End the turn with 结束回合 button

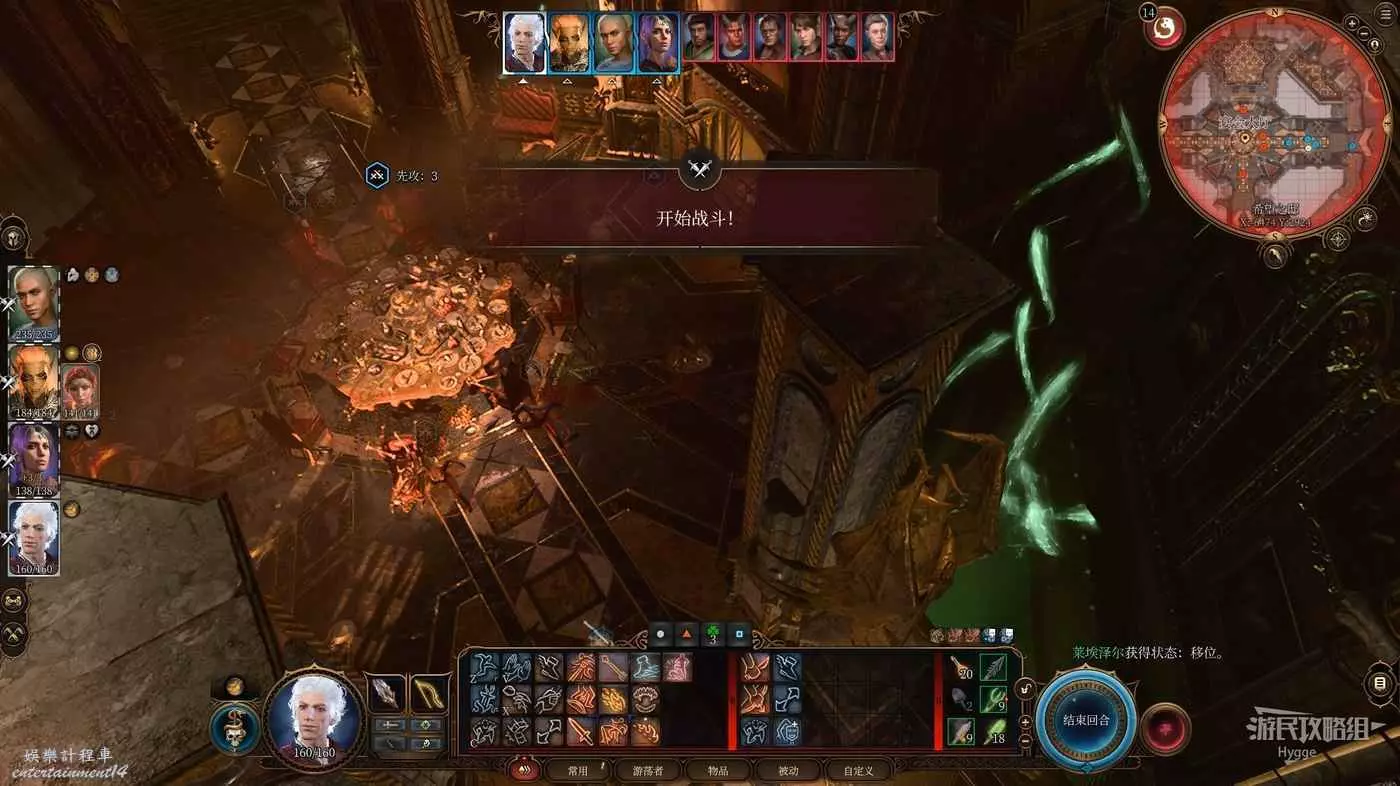point(1085,719)
